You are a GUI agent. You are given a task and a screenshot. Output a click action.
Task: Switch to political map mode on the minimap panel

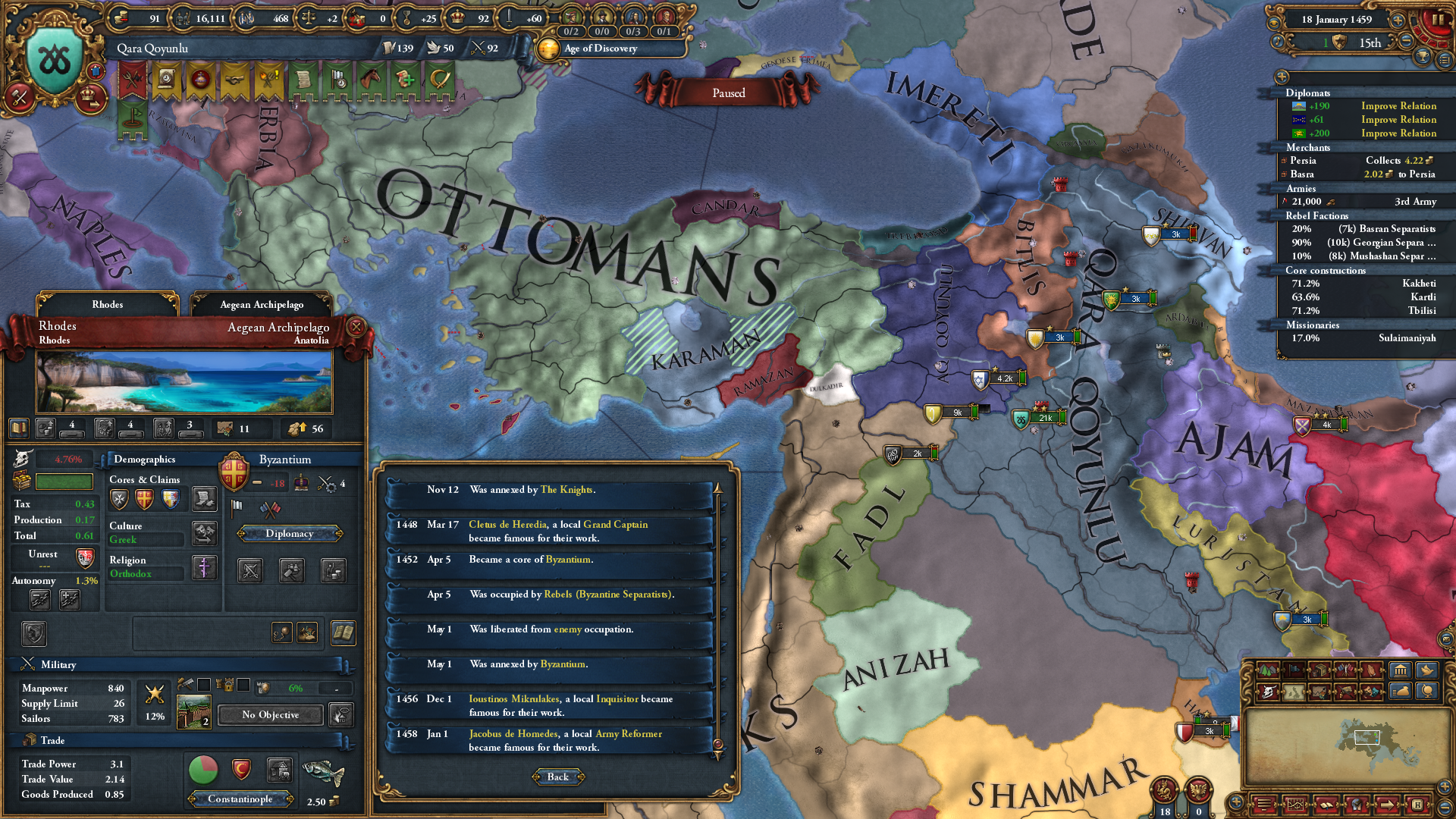pos(1294,670)
